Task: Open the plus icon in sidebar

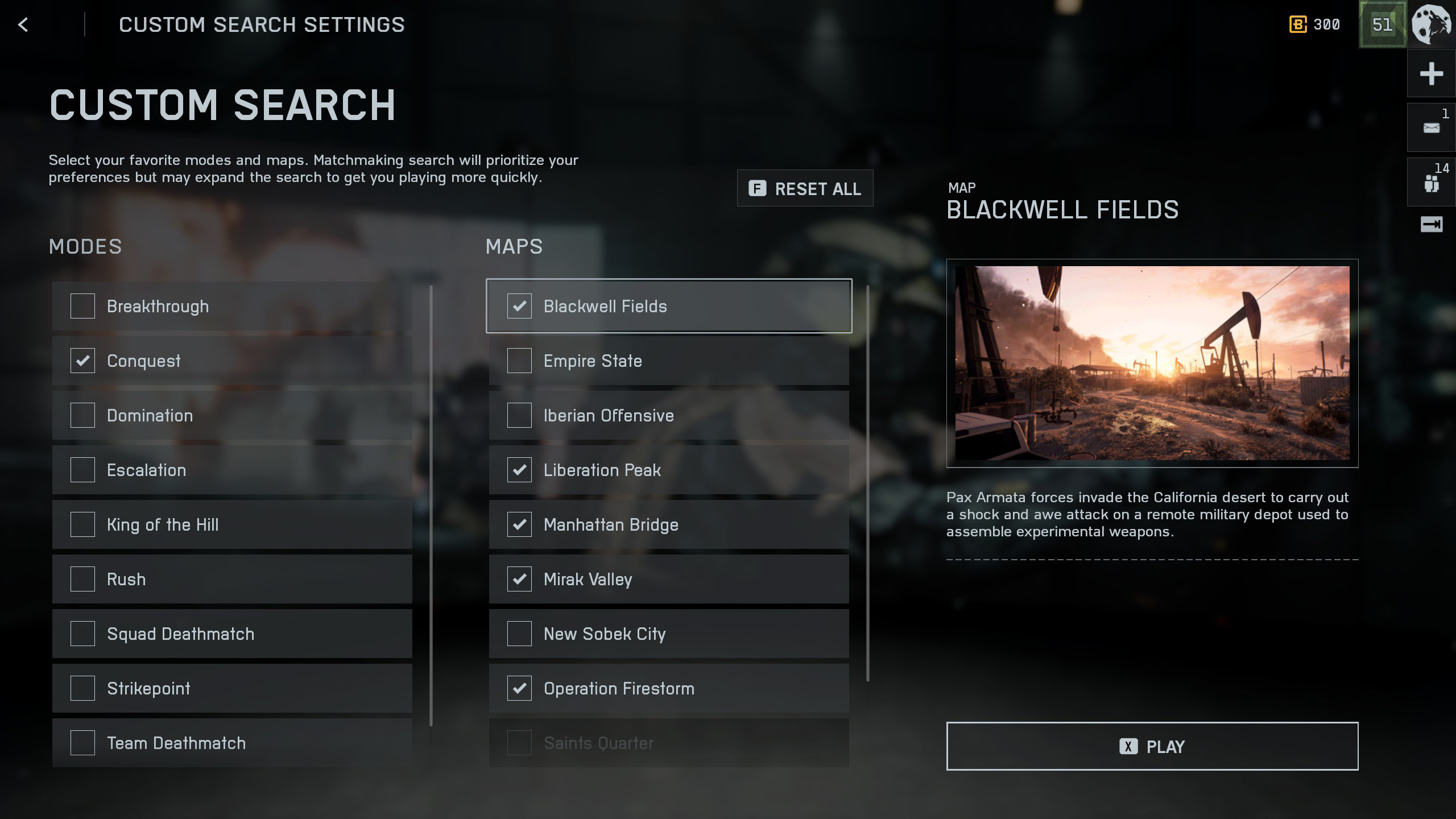Action: click(1431, 74)
